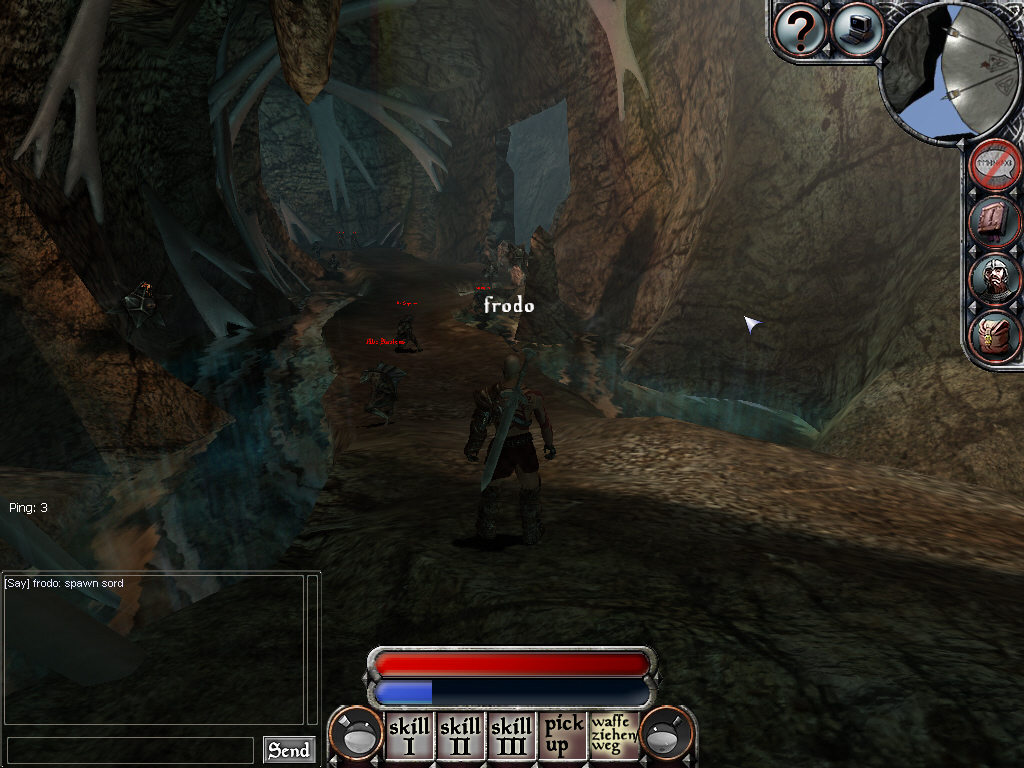Use the right potion flask

[x=666, y=736]
